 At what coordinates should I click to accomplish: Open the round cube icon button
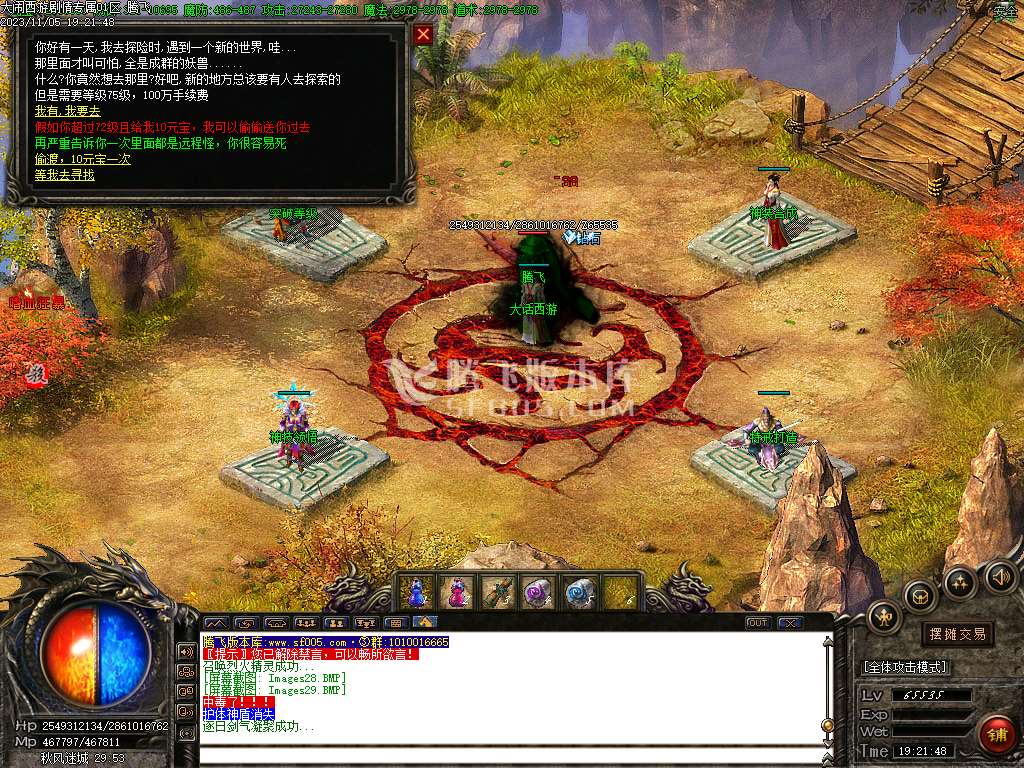918,596
